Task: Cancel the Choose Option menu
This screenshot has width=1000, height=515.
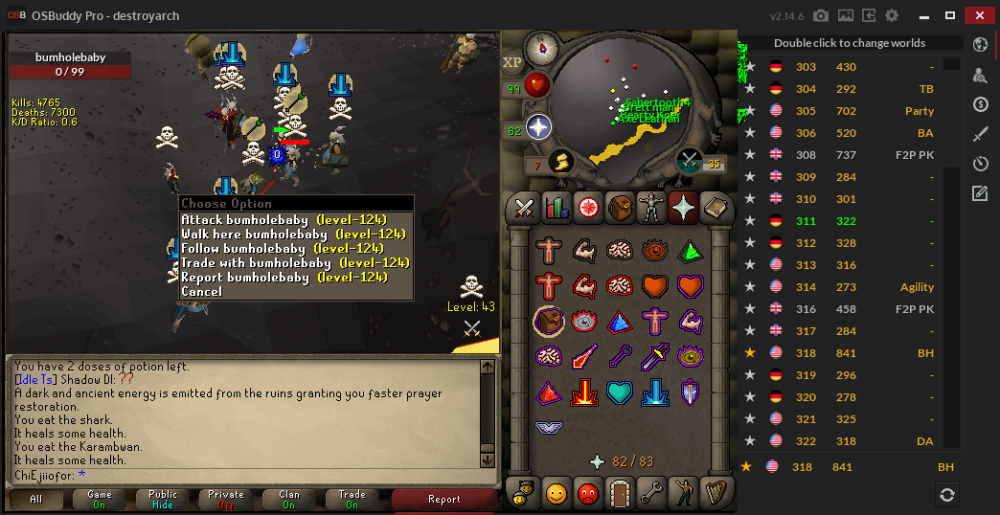Action: (x=202, y=292)
